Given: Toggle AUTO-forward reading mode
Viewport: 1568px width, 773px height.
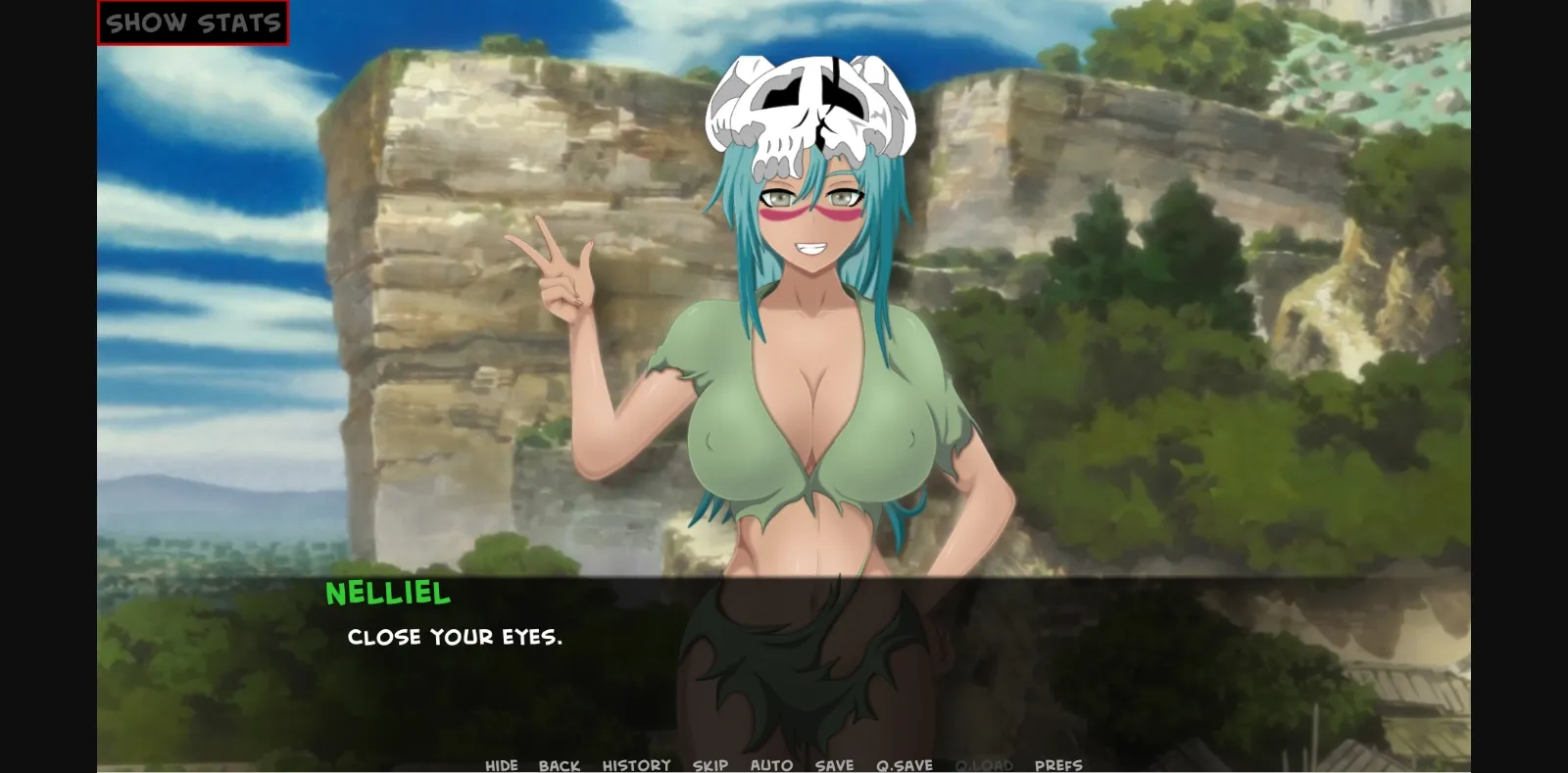Looking at the screenshot, I should (772, 764).
